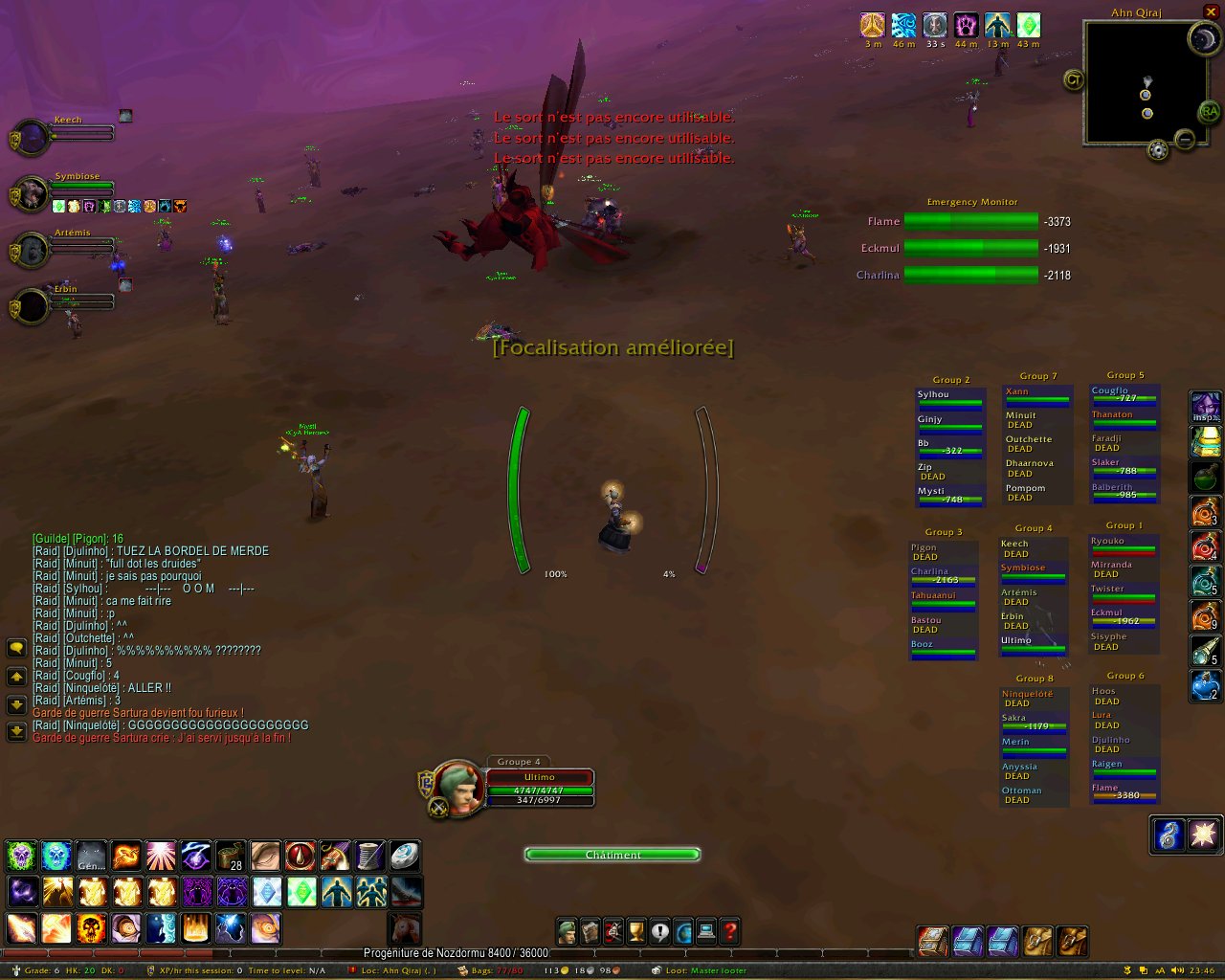Click the gear button below the minimap
The height and width of the screenshot is (980, 1225).
click(x=1158, y=150)
